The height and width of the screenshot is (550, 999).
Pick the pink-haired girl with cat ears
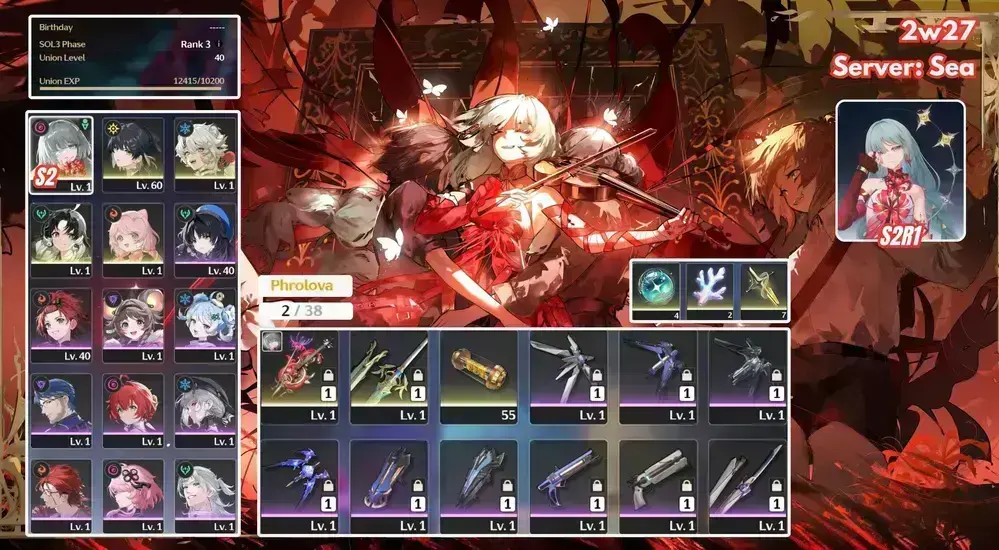[x=133, y=240]
